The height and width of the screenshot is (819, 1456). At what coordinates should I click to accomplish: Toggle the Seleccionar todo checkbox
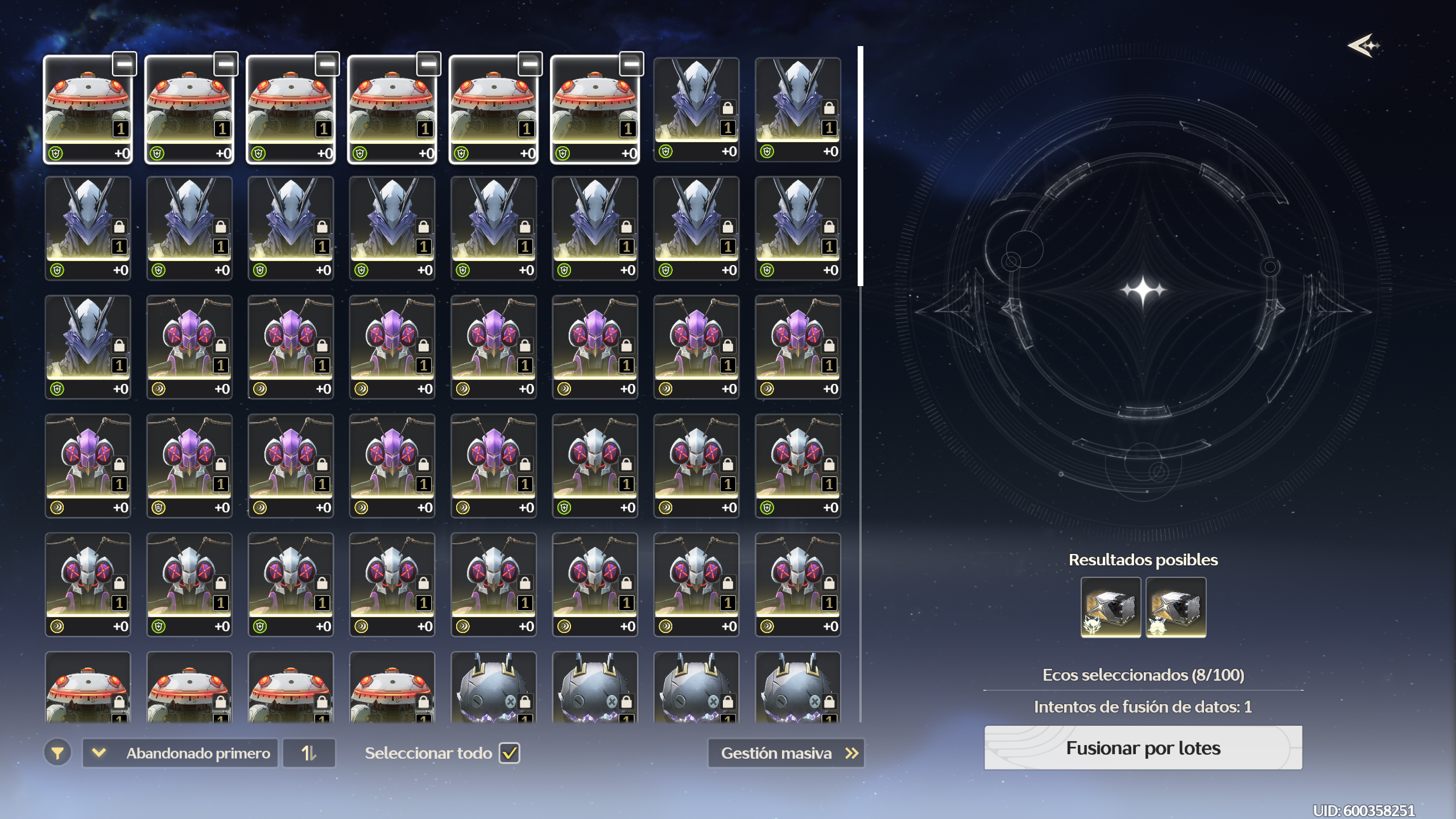pos(510,753)
